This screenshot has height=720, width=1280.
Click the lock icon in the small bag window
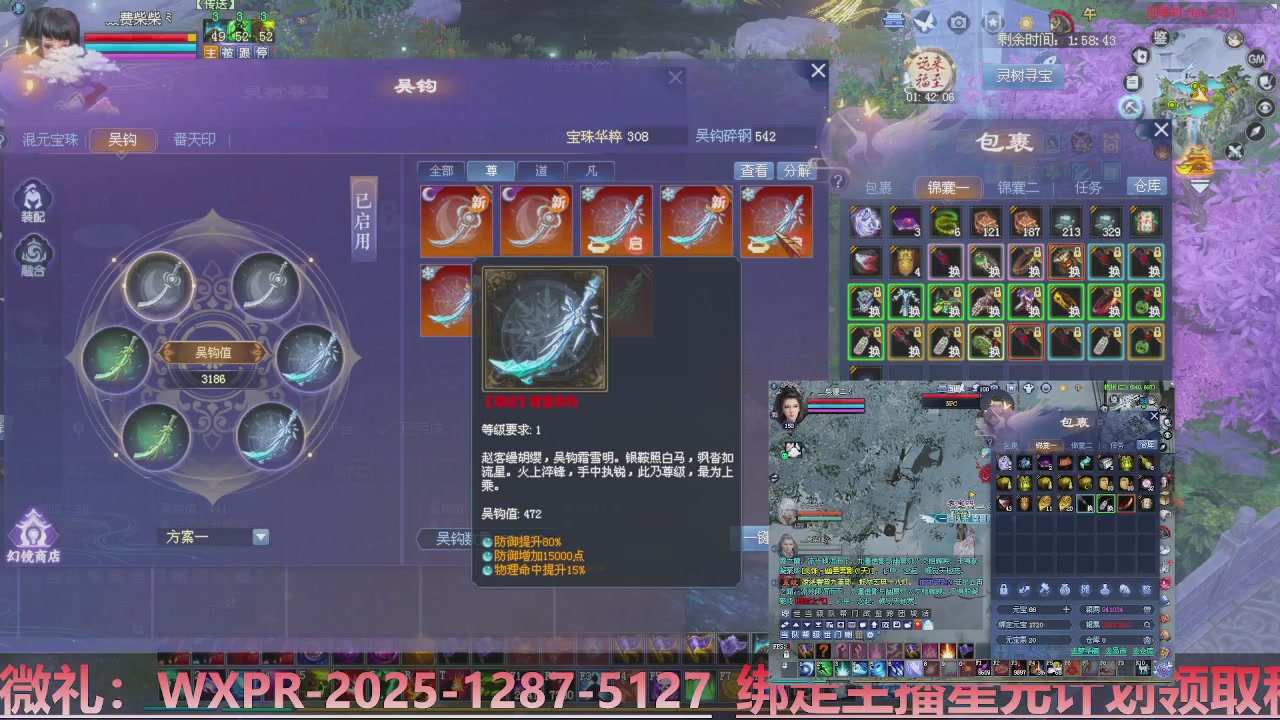1004,589
